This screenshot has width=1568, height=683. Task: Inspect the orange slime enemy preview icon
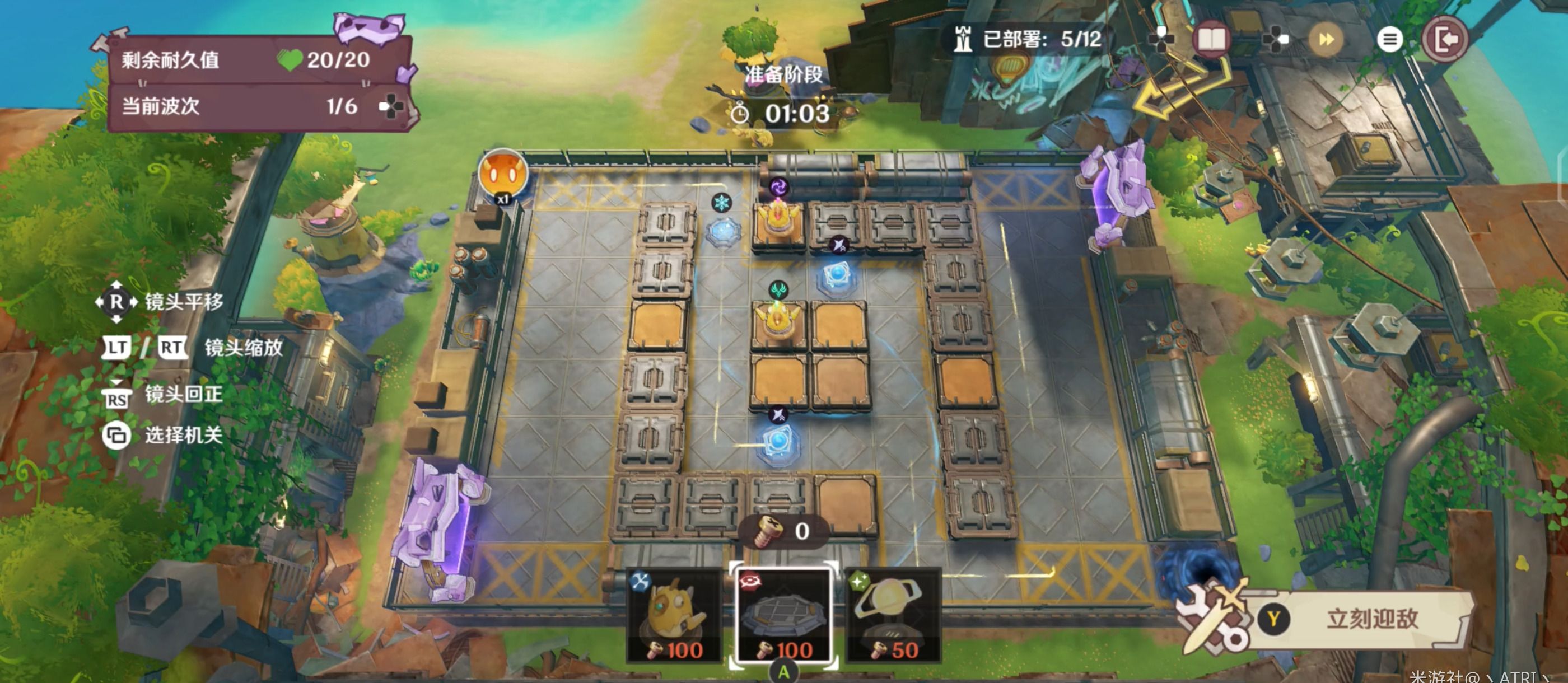[502, 175]
